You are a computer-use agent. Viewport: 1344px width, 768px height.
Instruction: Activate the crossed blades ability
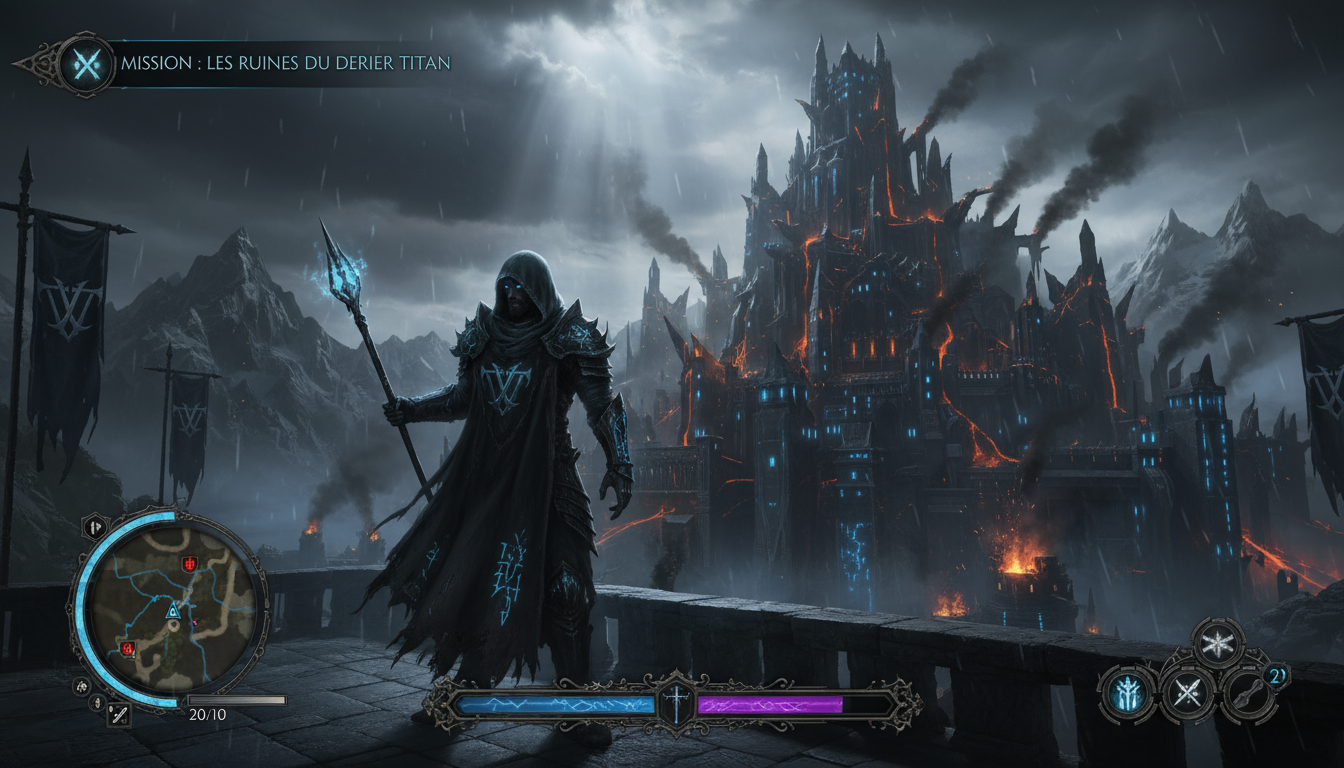1188,692
